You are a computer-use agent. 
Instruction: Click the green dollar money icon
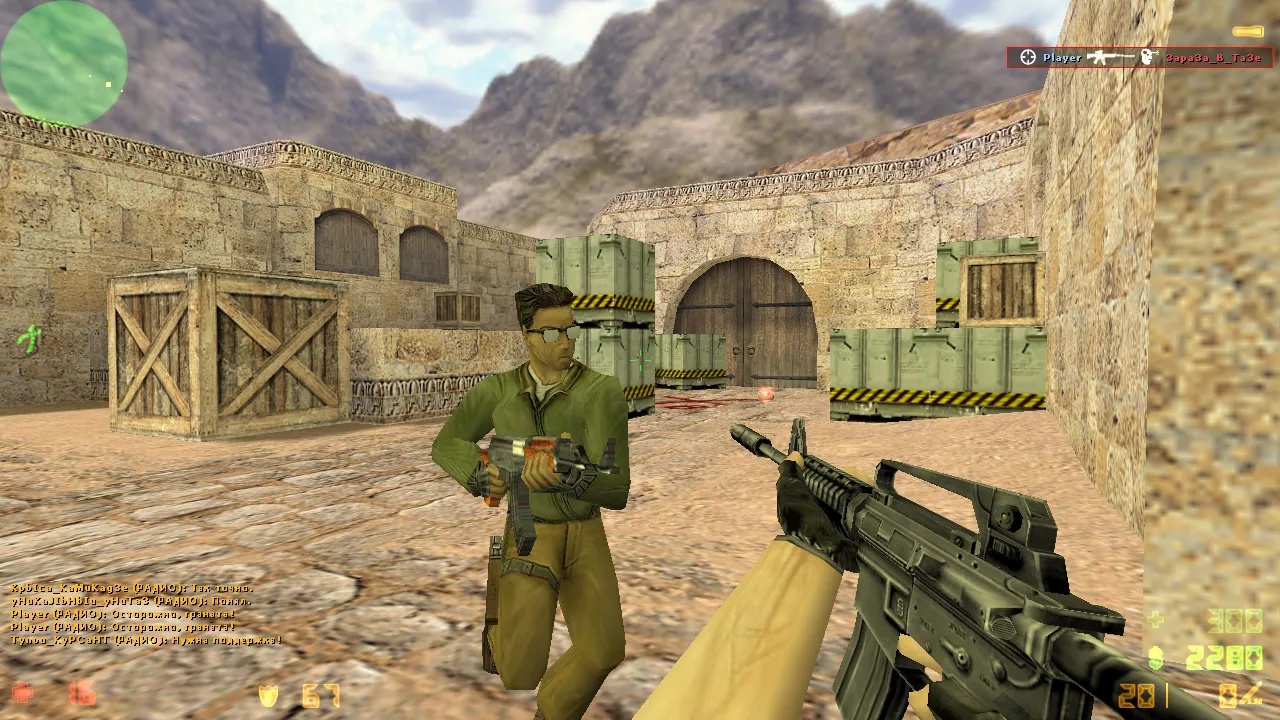1156,658
